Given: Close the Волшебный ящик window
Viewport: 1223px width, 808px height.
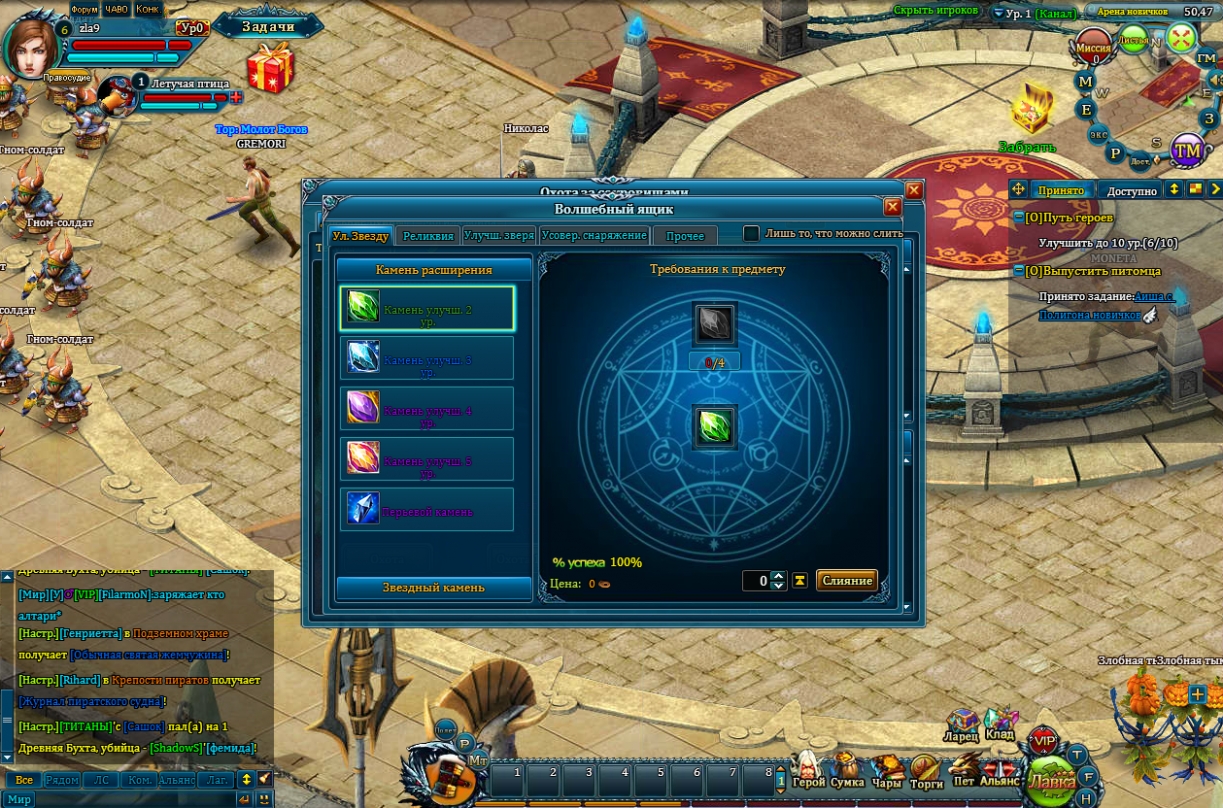Looking at the screenshot, I should (892, 207).
